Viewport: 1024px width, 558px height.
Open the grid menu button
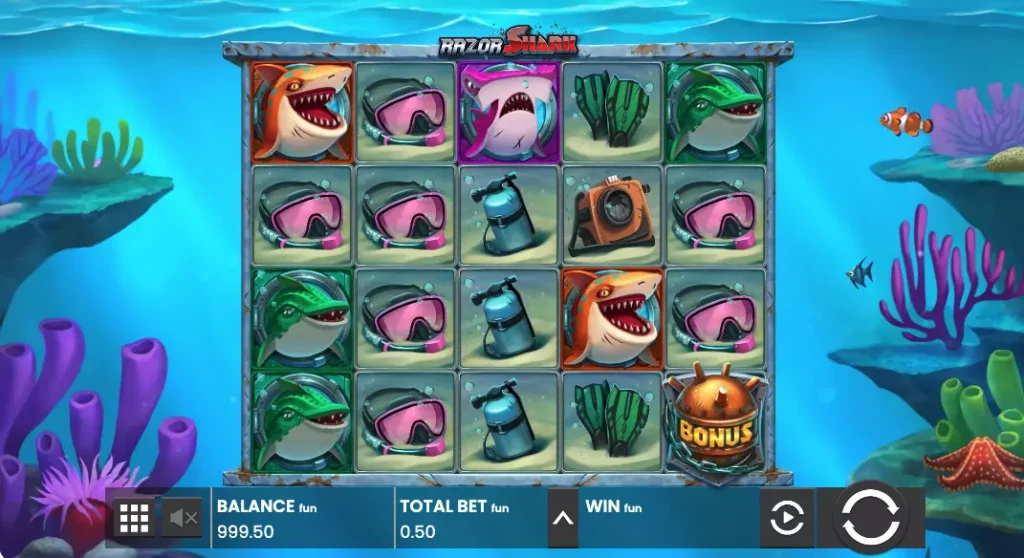[x=134, y=518]
